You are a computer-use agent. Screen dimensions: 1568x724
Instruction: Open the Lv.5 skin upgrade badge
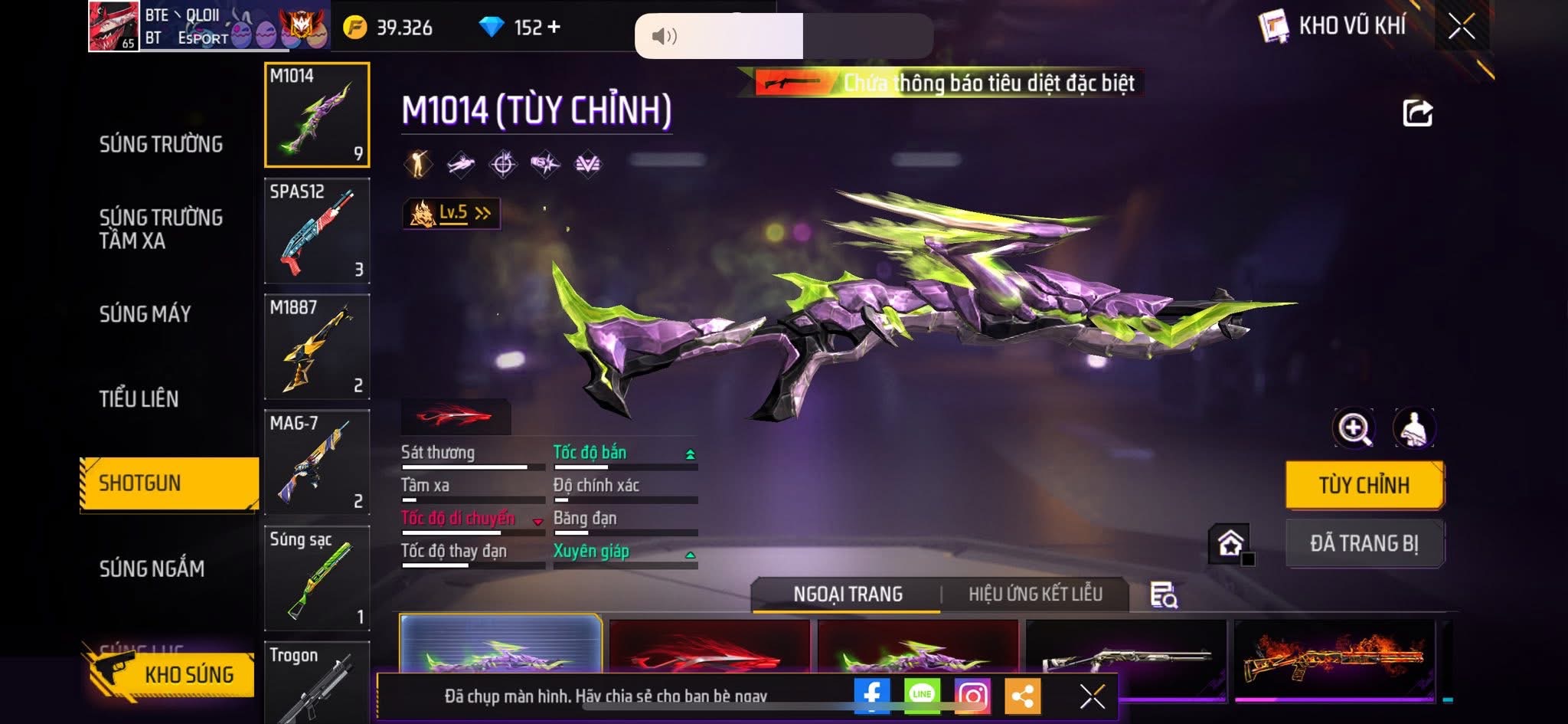(x=452, y=213)
